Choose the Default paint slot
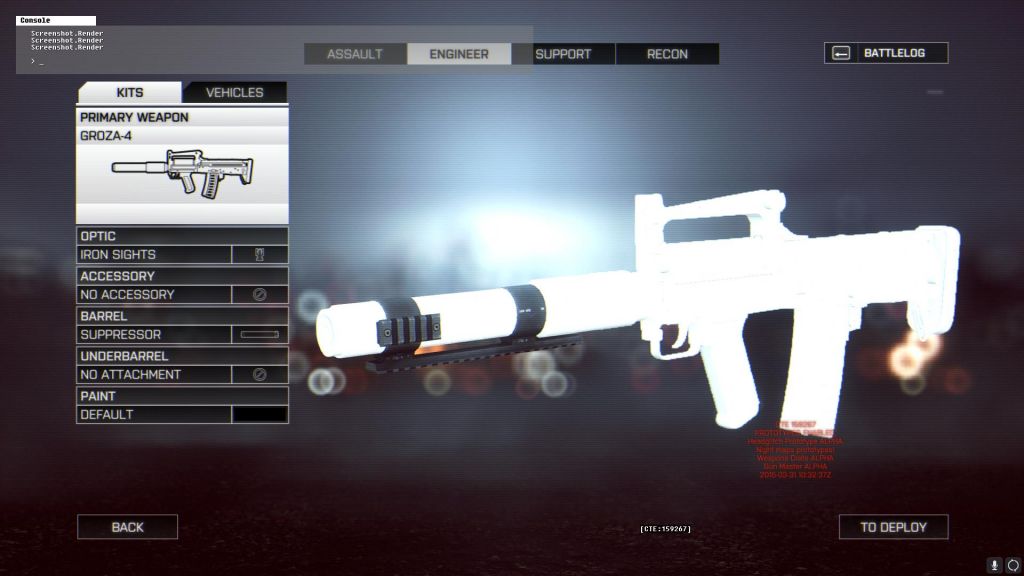The height and width of the screenshot is (576, 1024). [182, 414]
